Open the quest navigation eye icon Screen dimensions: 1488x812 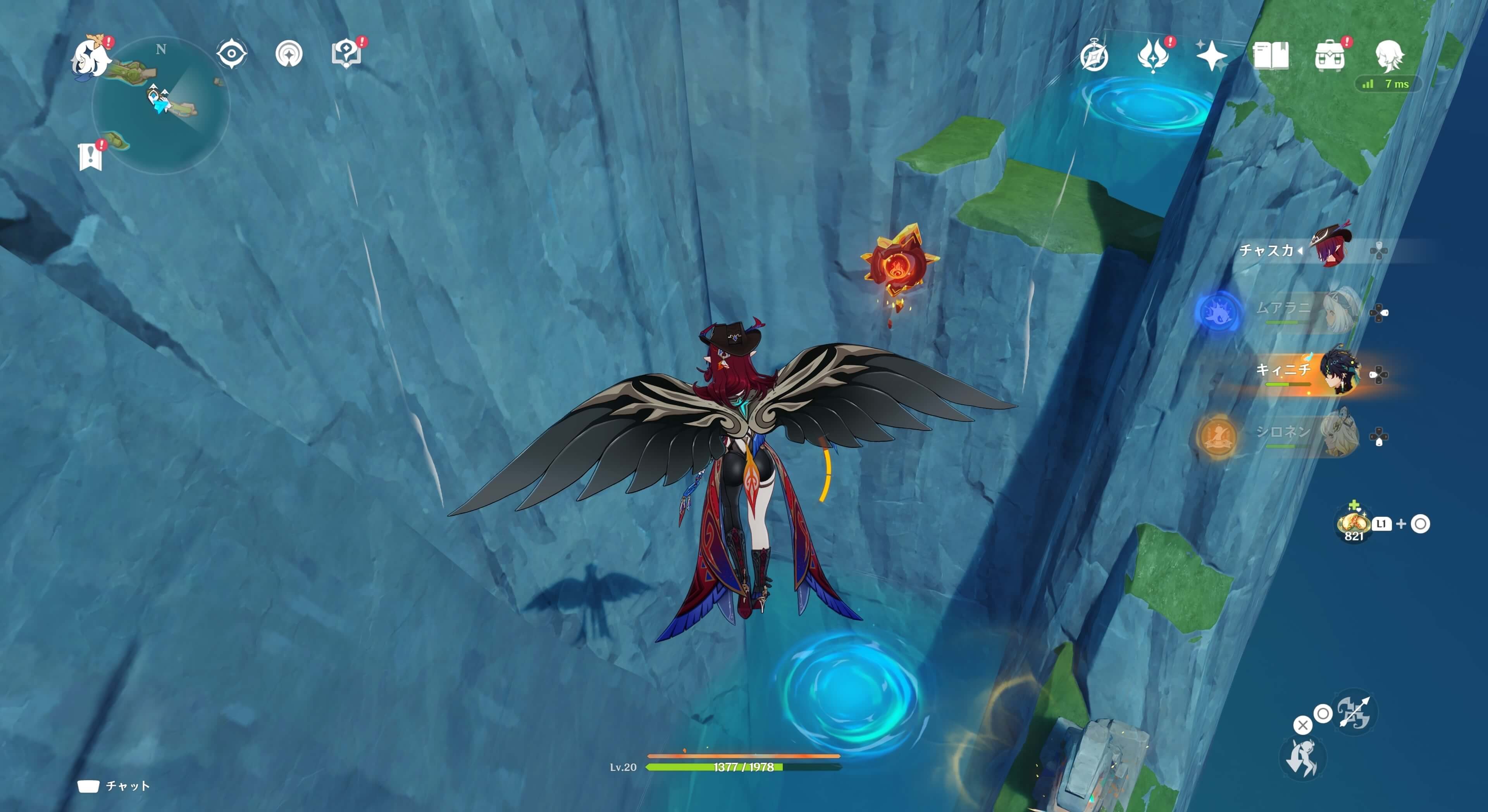(x=232, y=54)
